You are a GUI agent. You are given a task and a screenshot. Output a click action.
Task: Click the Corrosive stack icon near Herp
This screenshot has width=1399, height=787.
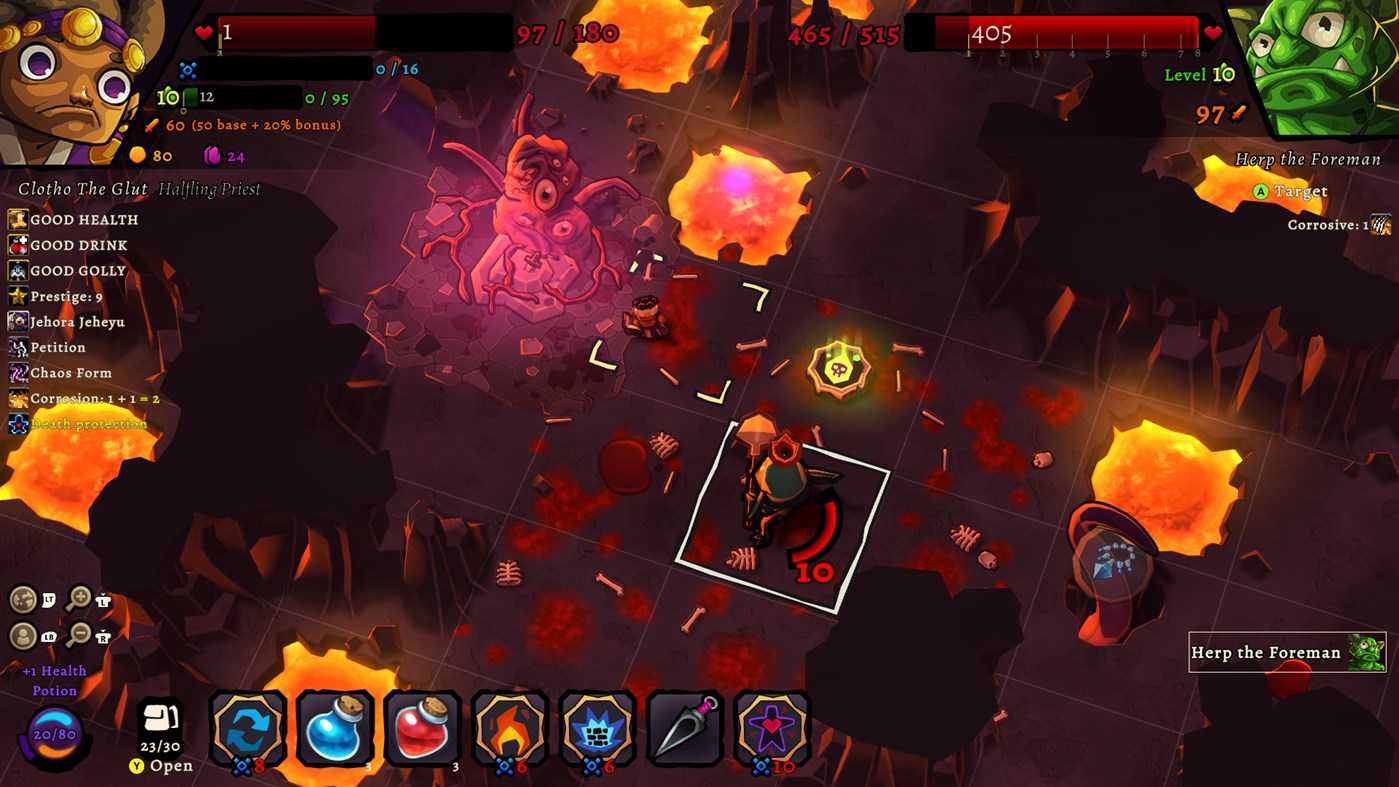click(x=1383, y=224)
